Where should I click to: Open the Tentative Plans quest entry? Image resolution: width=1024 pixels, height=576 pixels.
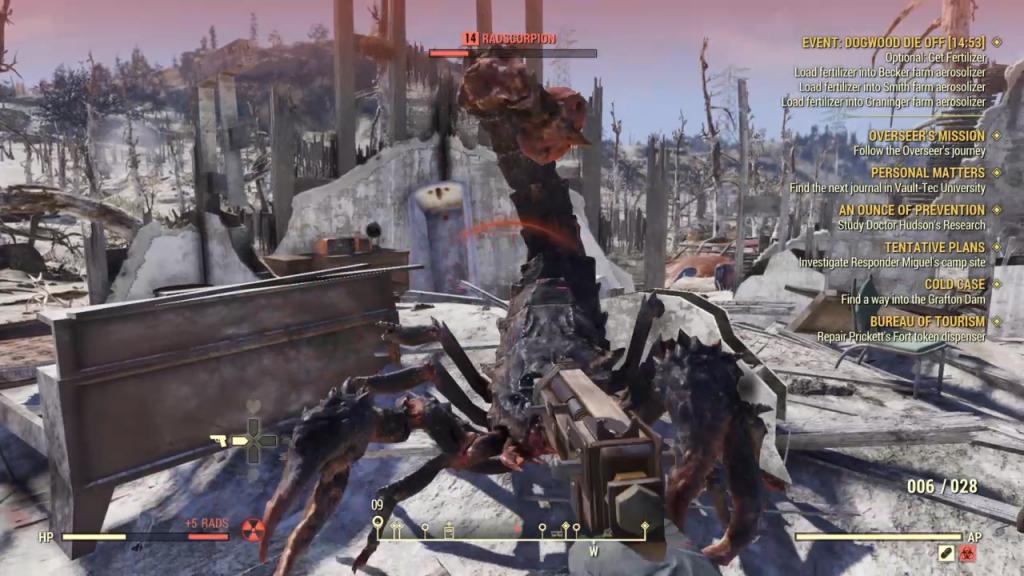click(927, 247)
